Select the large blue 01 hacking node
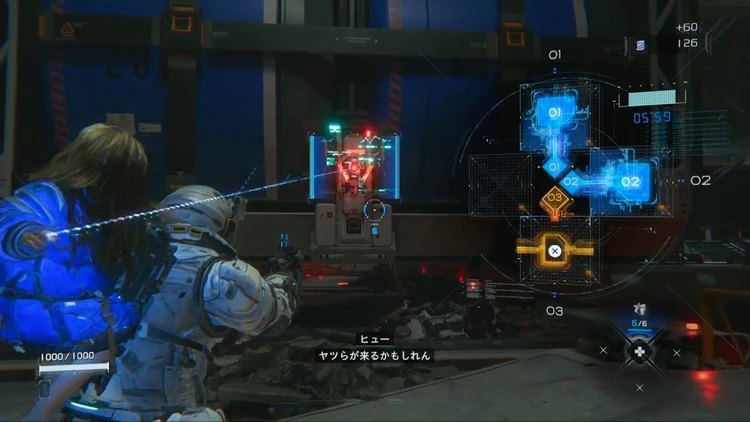 (x=554, y=114)
